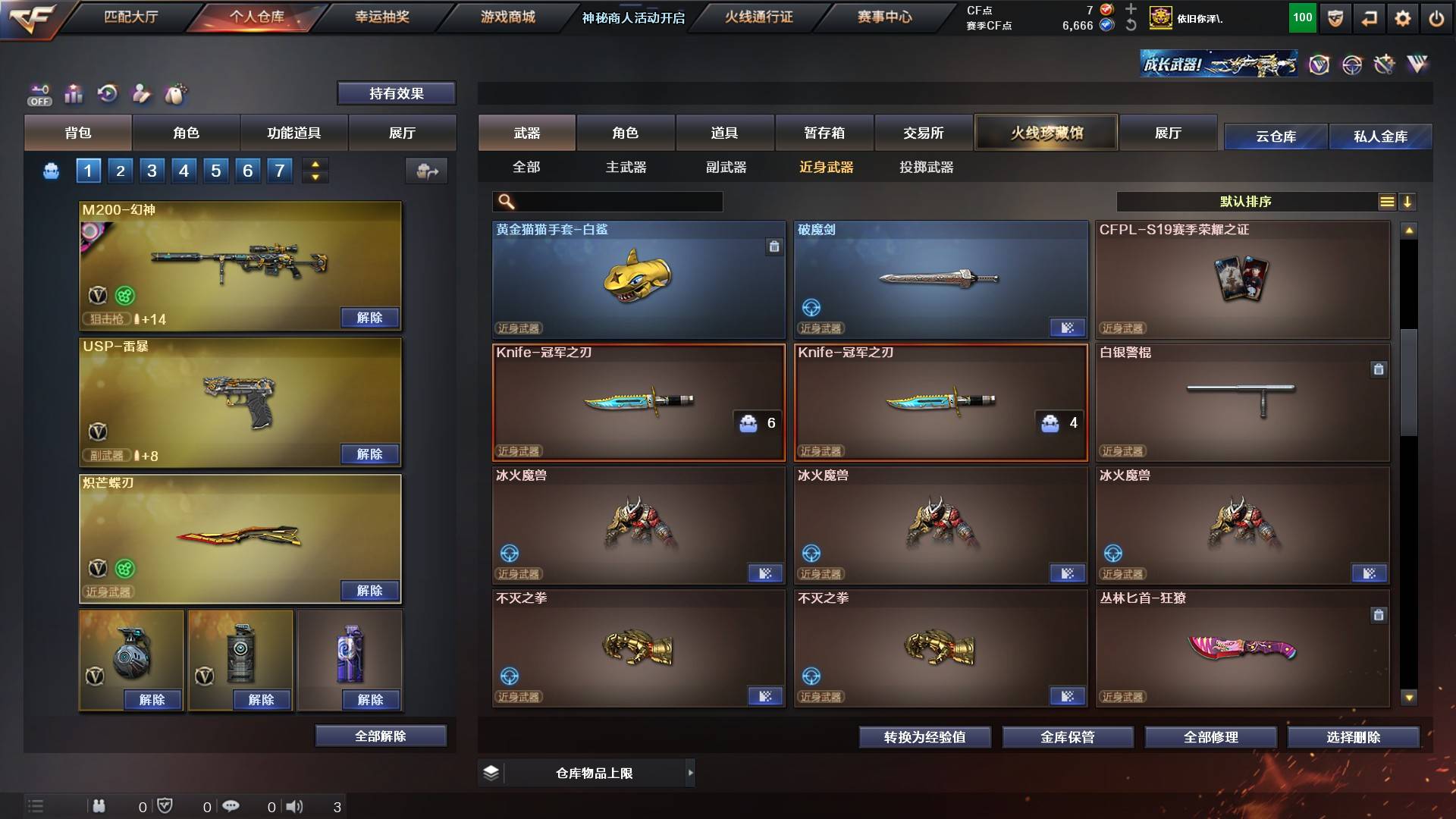Click the backpack transfer icon above M200 slot

[427, 171]
